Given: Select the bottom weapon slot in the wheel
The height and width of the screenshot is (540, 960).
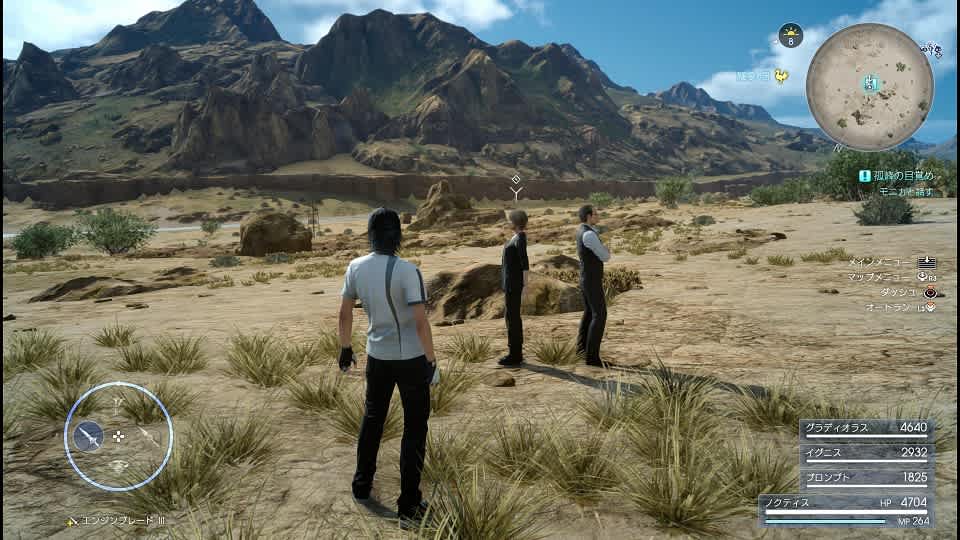Looking at the screenshot, I should (x=119, y=466).
